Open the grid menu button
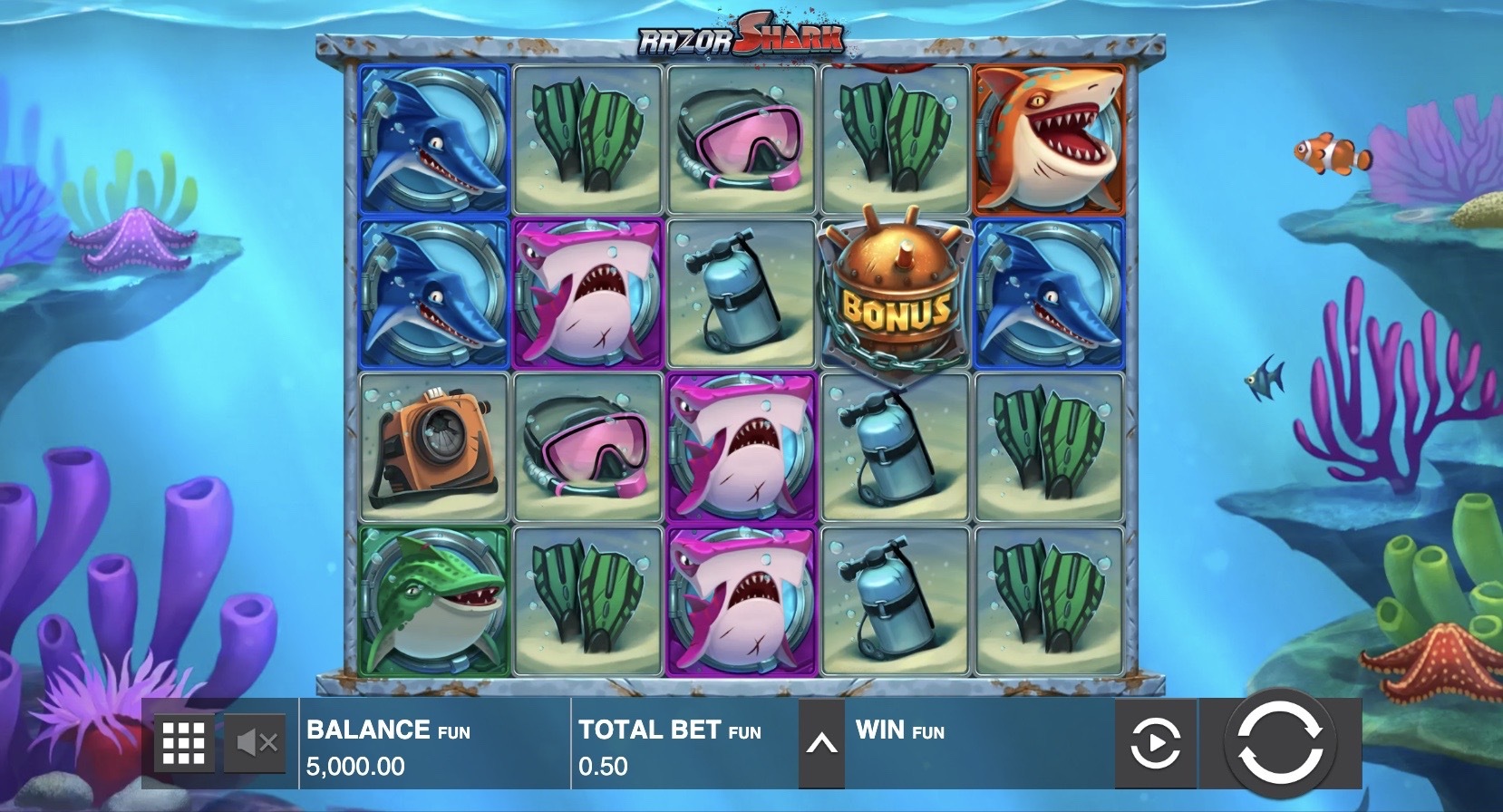This screenshot has height=812, width=1503. tap(184, 744)
